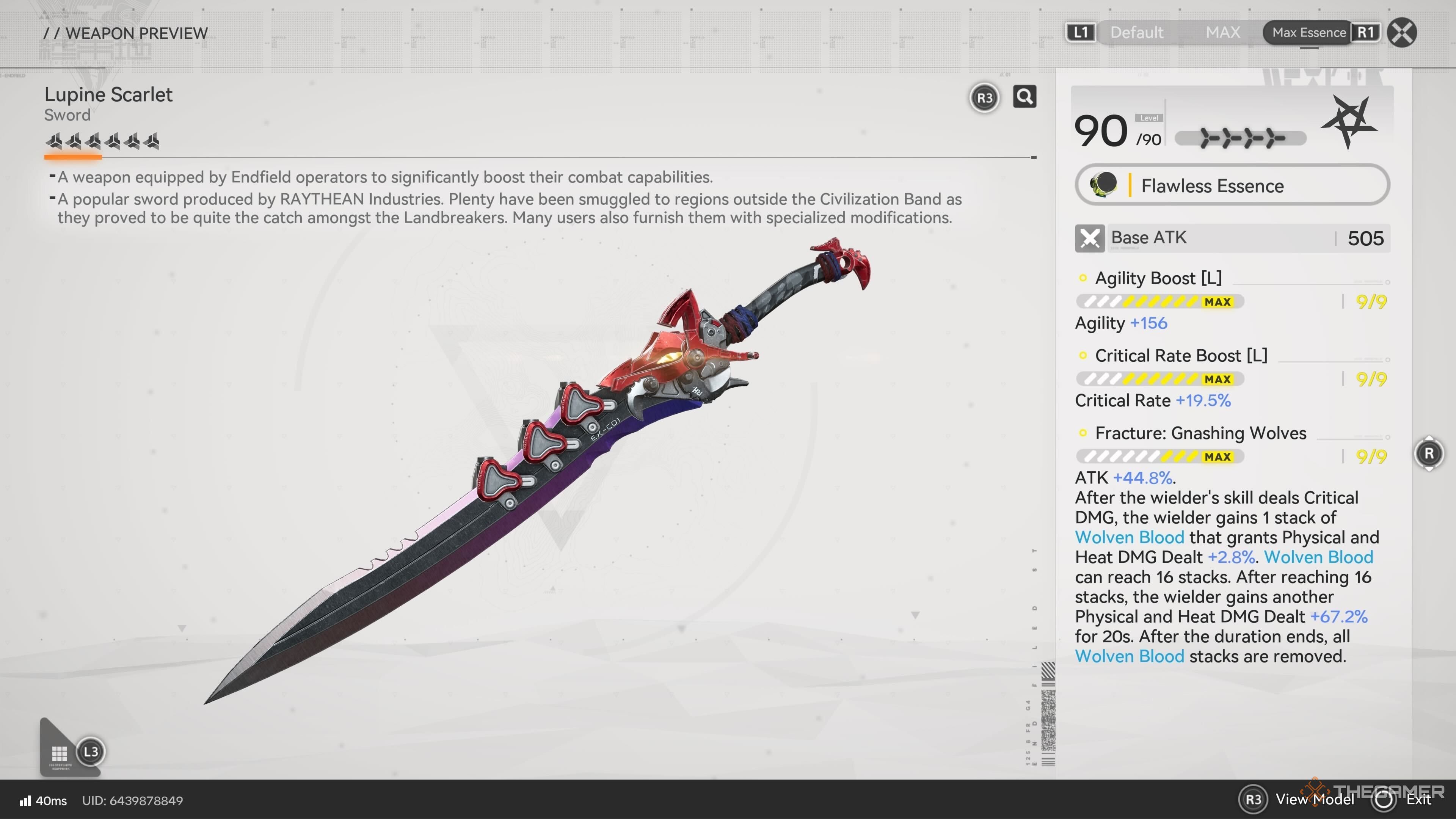Open the Wolven Blood keyword link
Screen dimensions: 1456x819
1129,537
